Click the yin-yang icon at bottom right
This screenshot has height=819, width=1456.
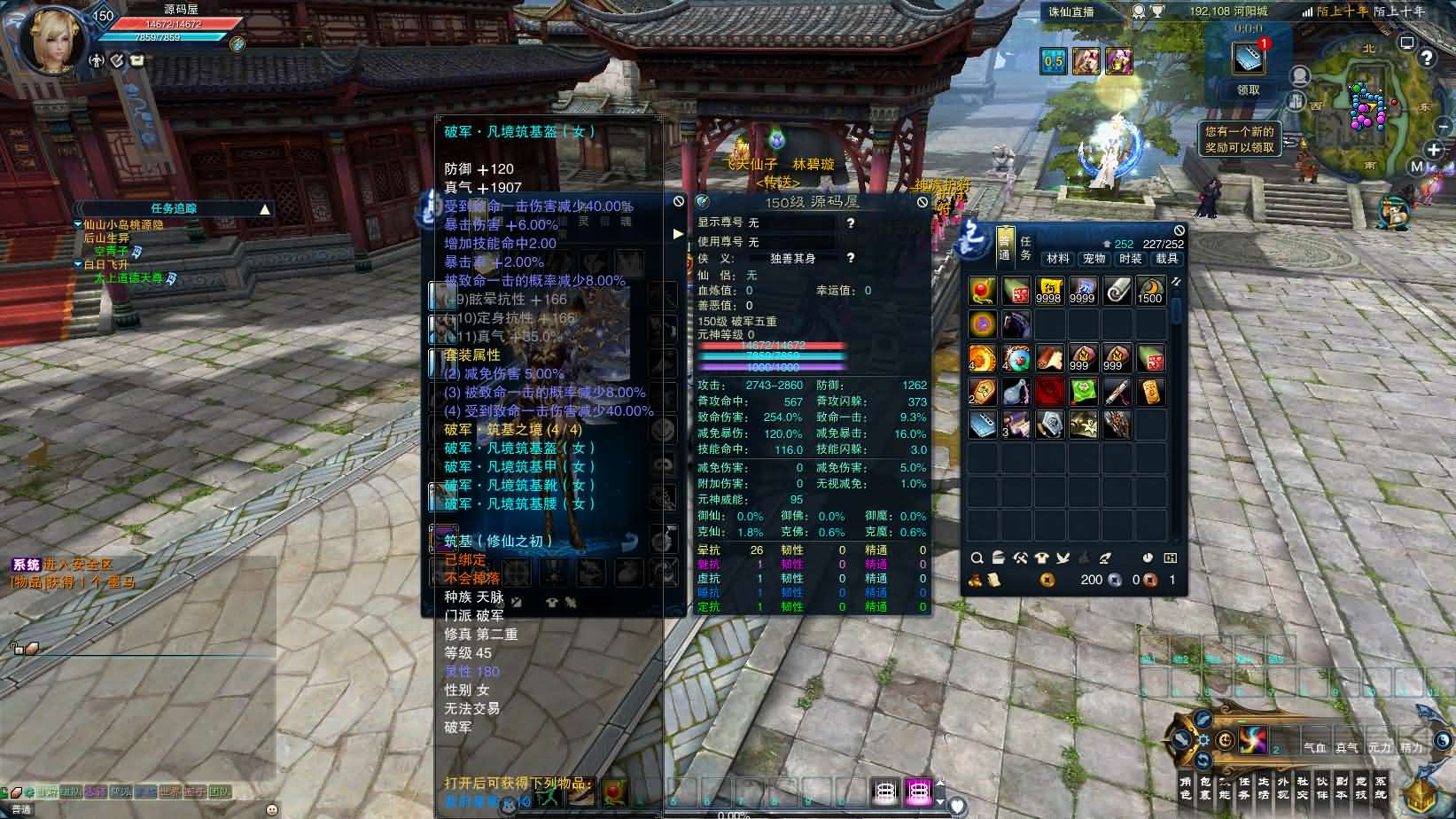pyautogui.click(x=1441, y=741)
